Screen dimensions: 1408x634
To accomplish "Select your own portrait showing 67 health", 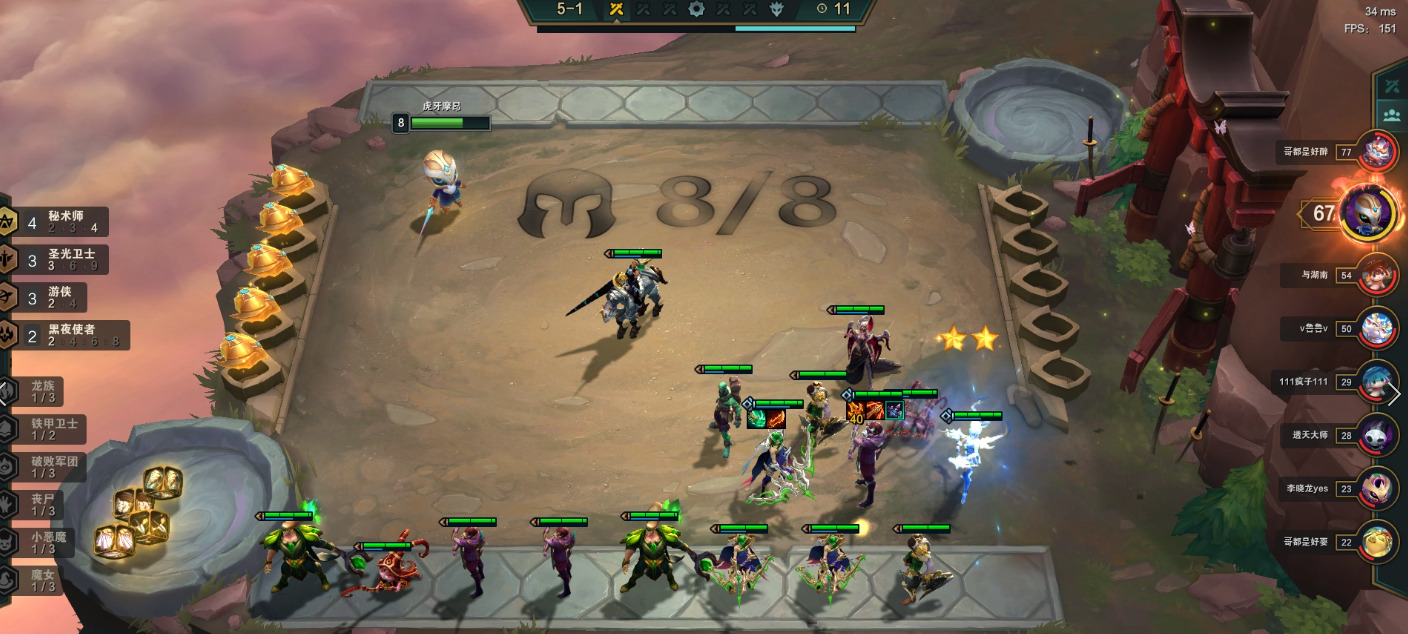I will click(1368, 212).
